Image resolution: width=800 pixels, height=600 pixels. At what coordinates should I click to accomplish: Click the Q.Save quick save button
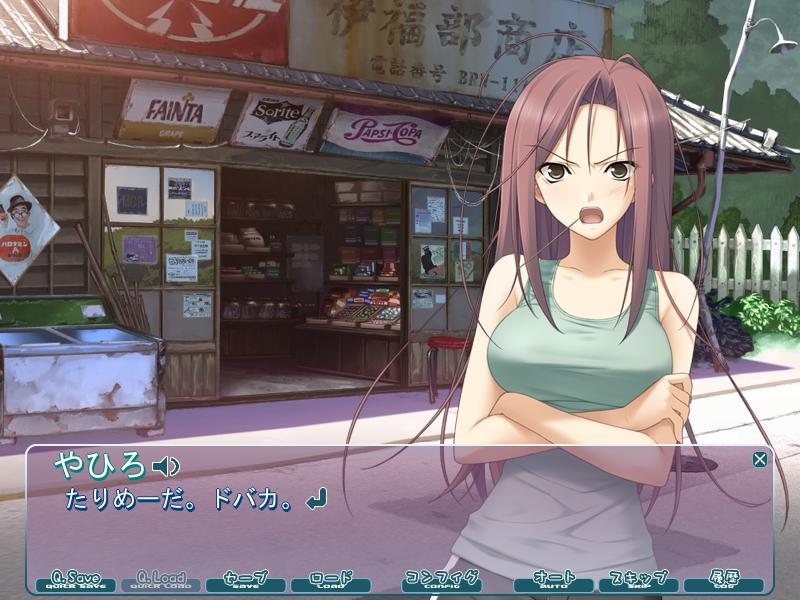click(76, 580)
